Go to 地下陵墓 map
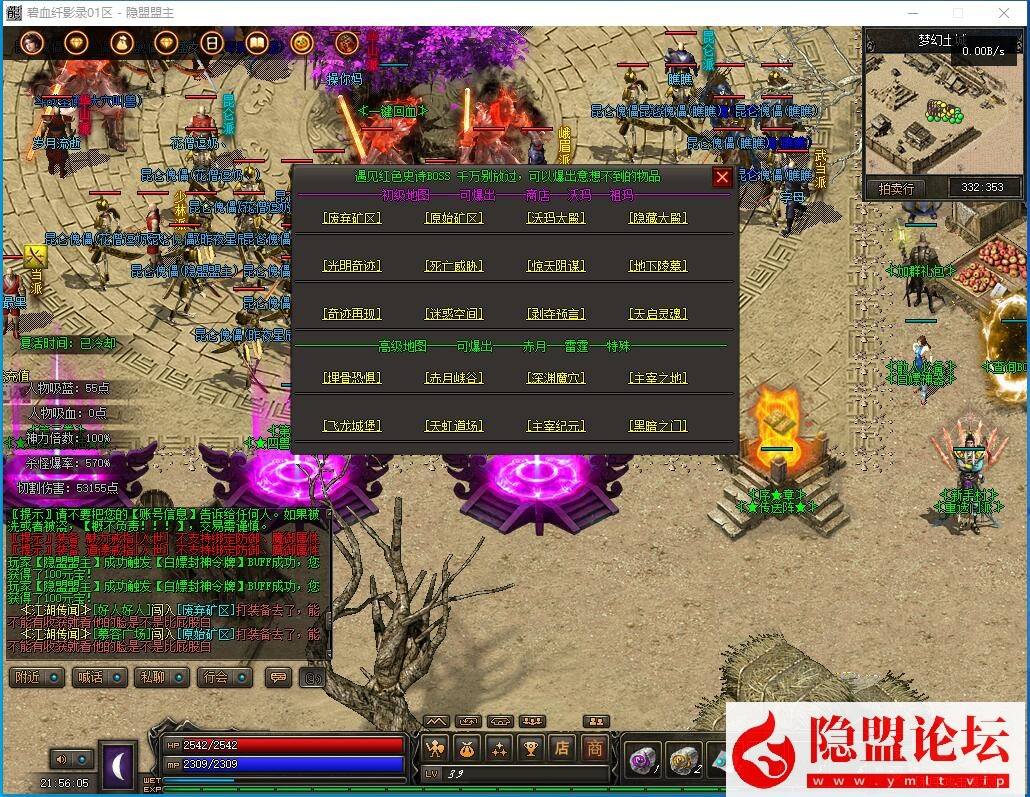The width and height of the screenshot is (1030, 797). (658, 266)
